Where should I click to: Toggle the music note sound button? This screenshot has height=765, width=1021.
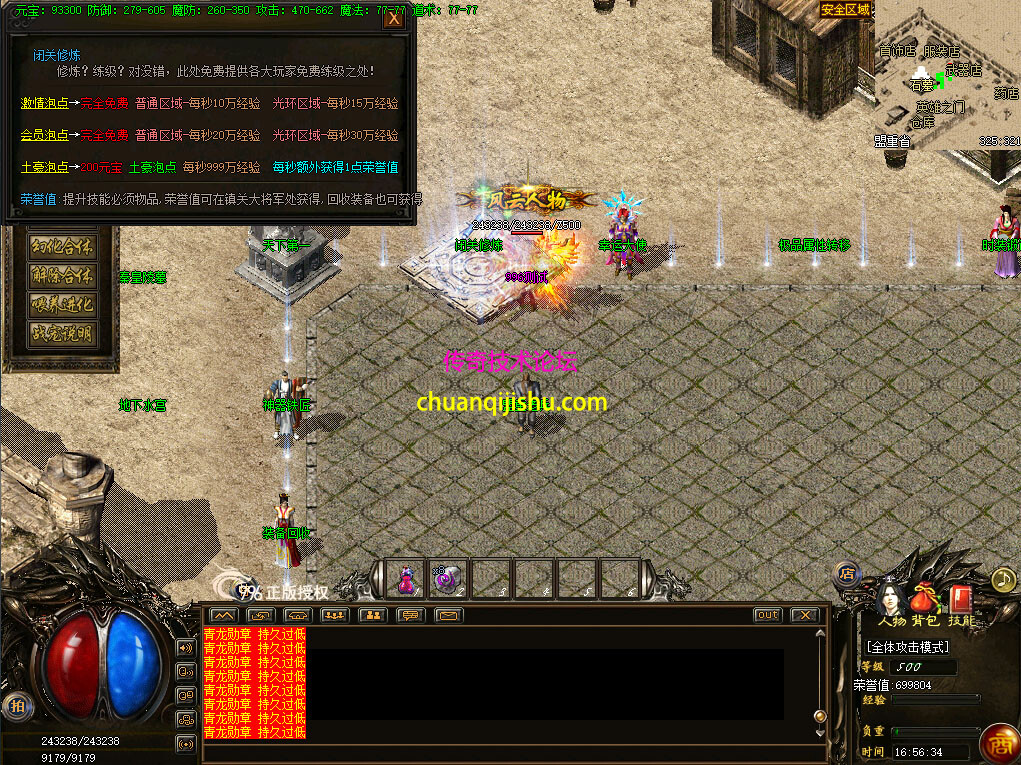[1002, 579]
